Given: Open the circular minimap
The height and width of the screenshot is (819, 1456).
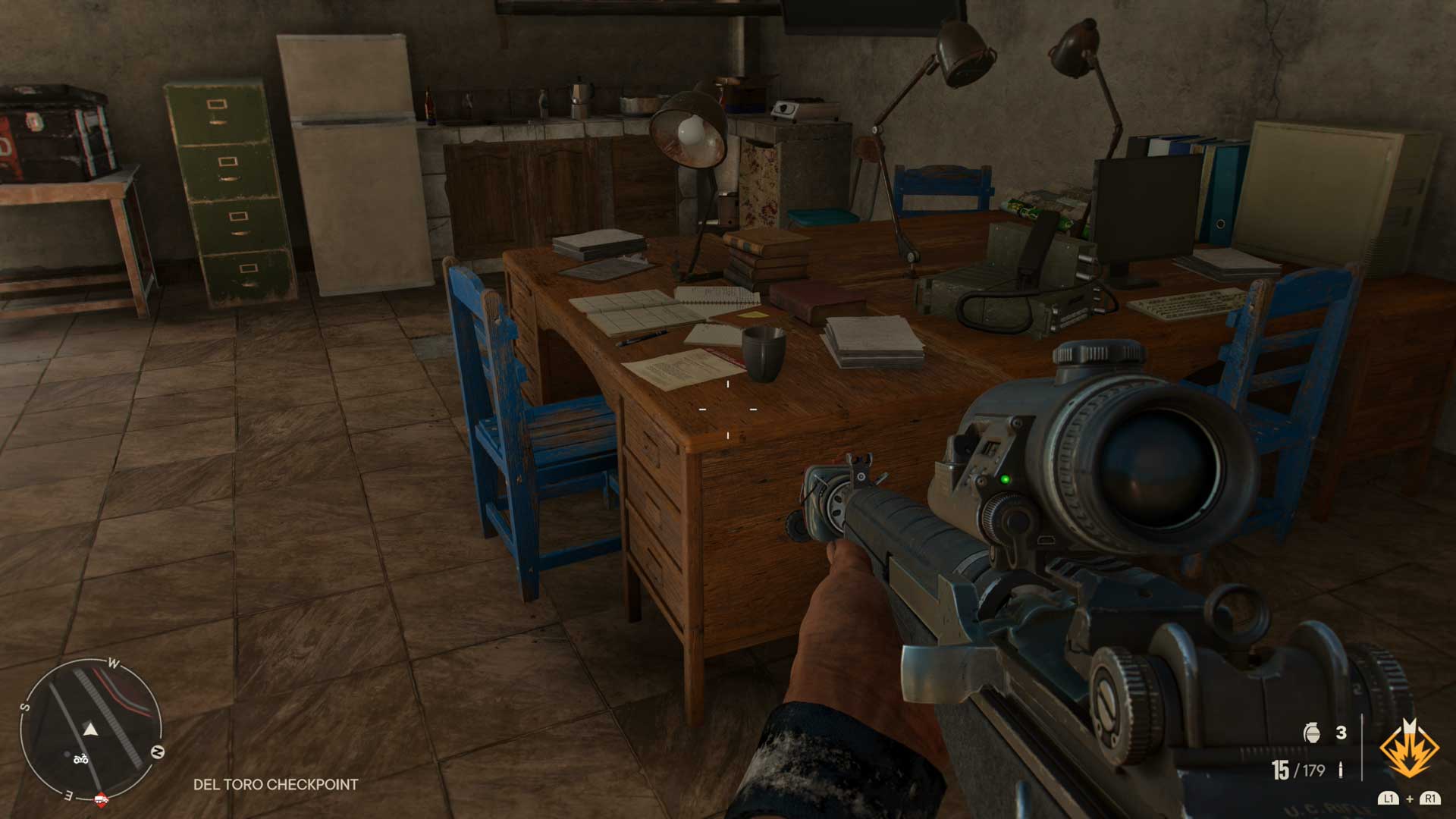Looking at the screenshot, I should click(91, 730).
